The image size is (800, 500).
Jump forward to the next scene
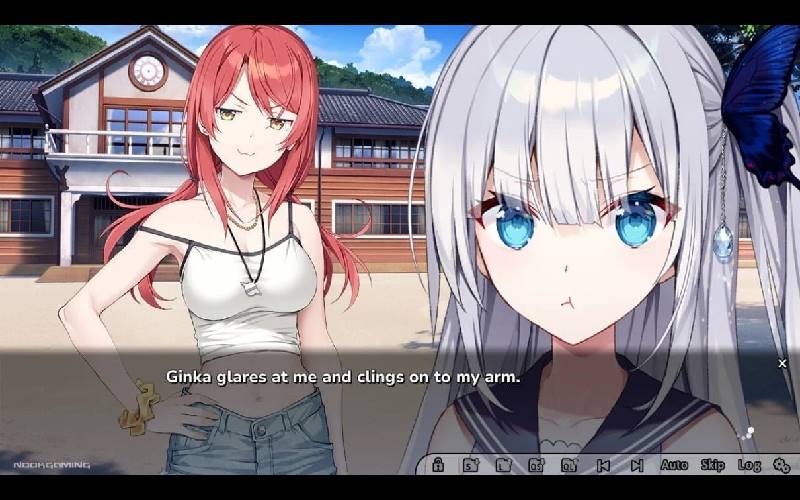637,465
